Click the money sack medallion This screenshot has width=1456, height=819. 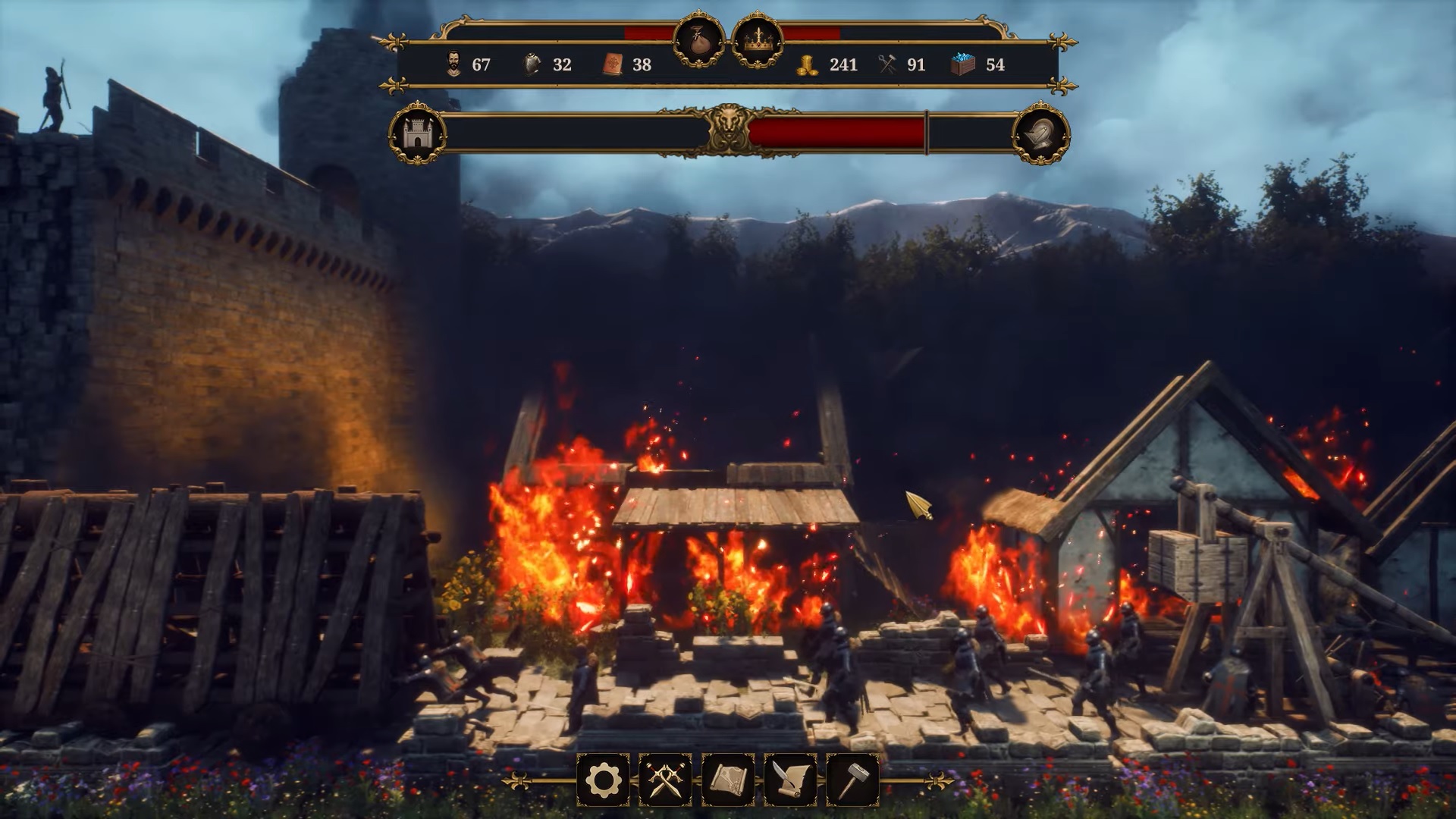pos(699,40)
